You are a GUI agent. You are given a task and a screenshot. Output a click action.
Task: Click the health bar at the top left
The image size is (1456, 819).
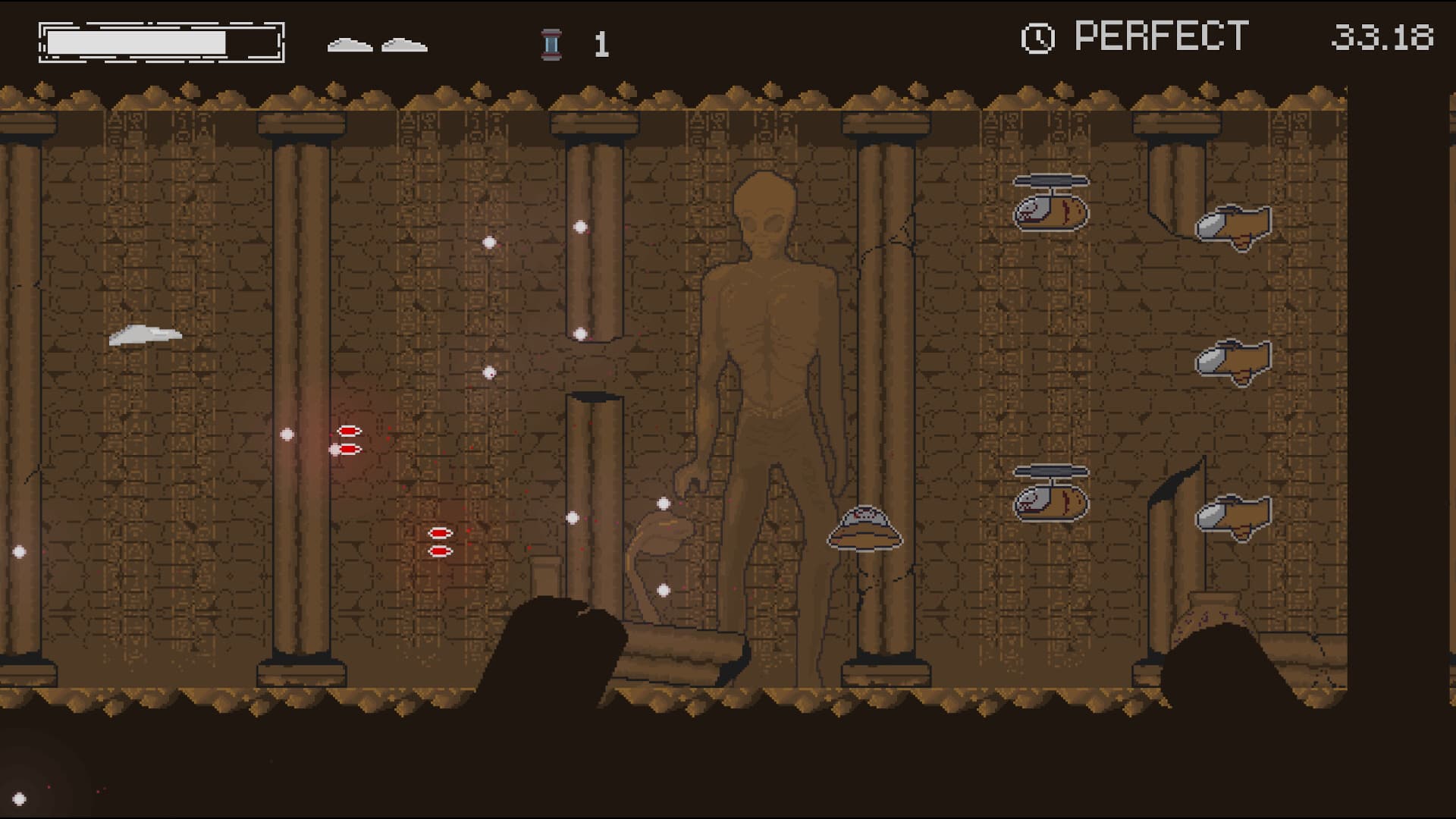click(x=159, y=40)
